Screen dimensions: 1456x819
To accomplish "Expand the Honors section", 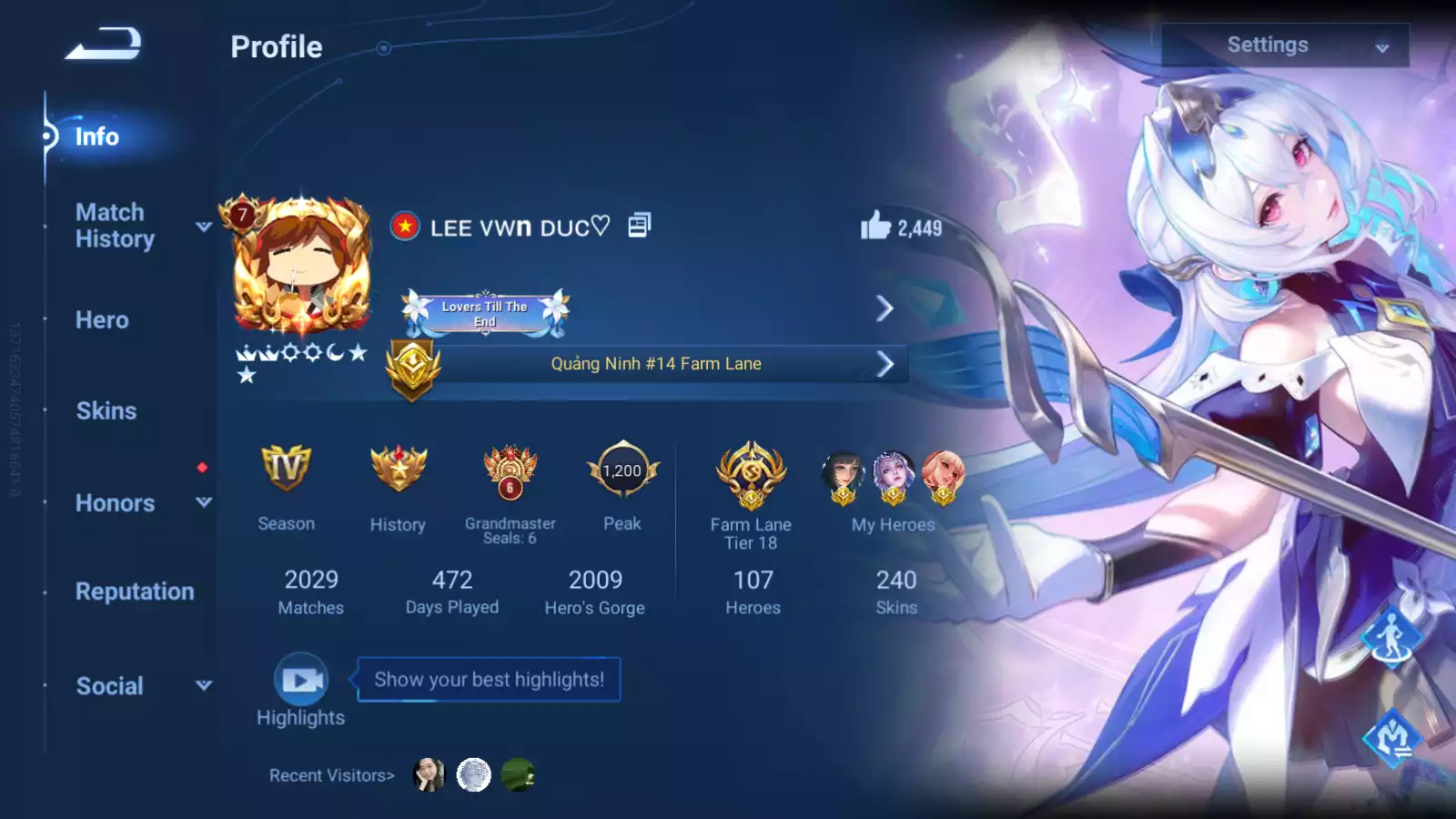I will pyautogui.click(x=116, y=503).
